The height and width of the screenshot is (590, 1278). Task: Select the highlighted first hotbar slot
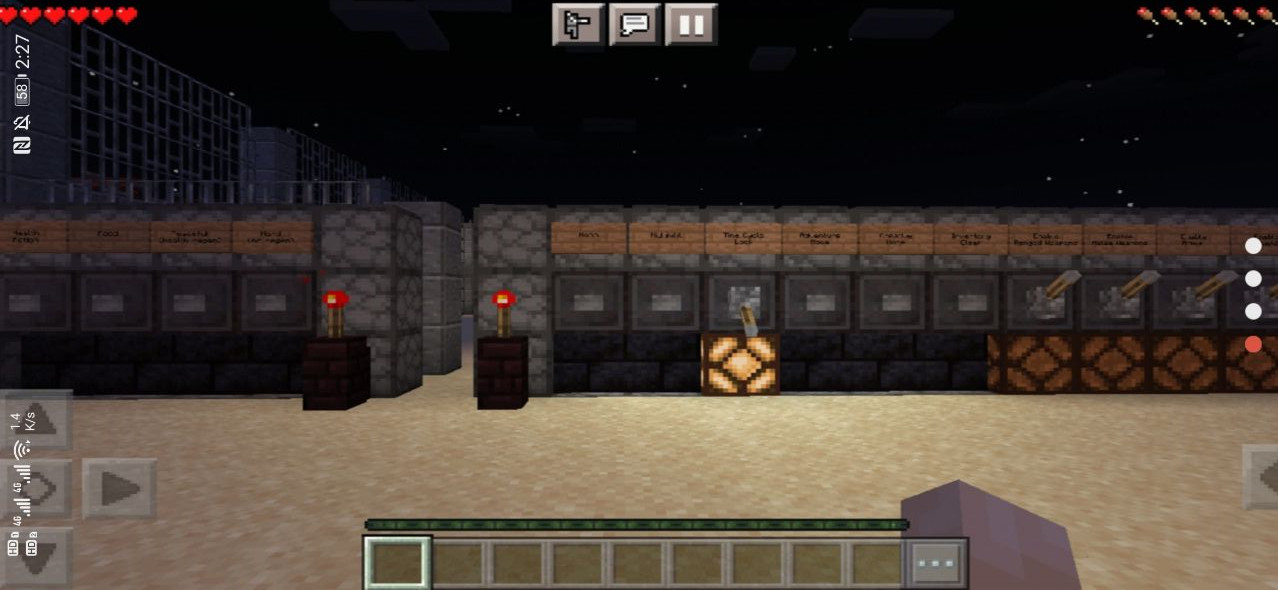pos(397,563)
